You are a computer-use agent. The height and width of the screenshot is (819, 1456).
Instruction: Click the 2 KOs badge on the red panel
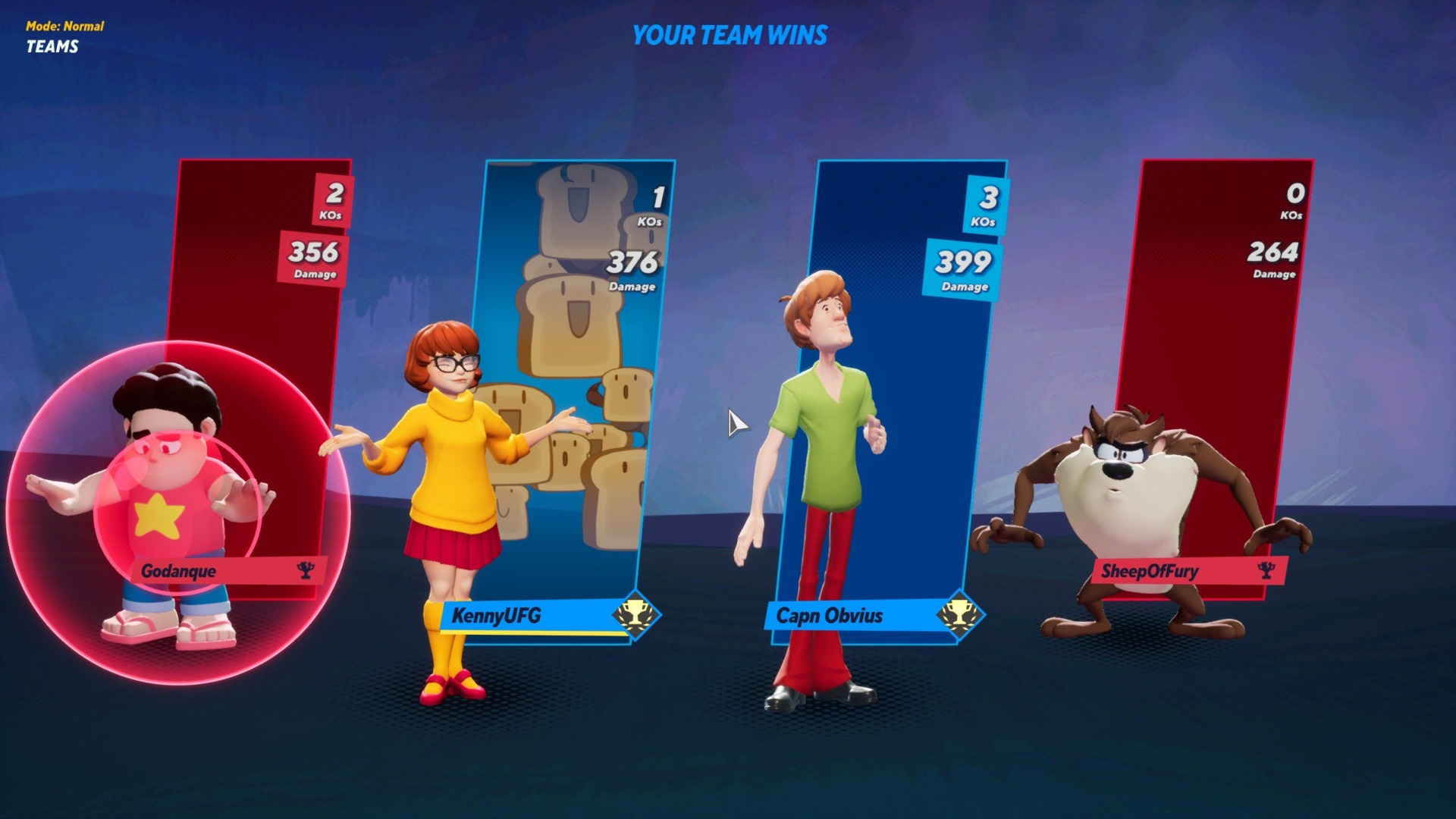(334, 201)
